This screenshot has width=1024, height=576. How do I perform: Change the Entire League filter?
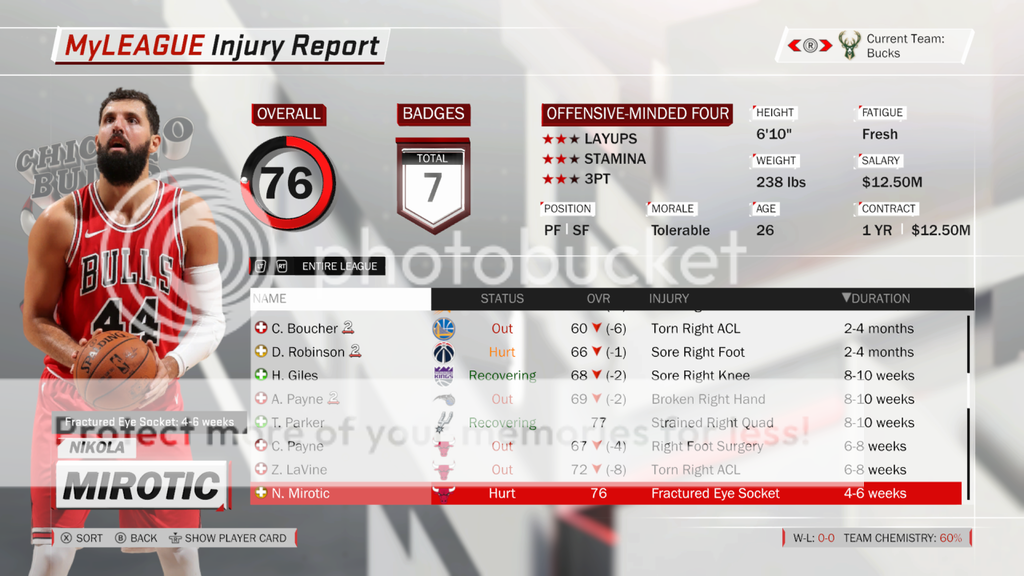click(317, 266)
